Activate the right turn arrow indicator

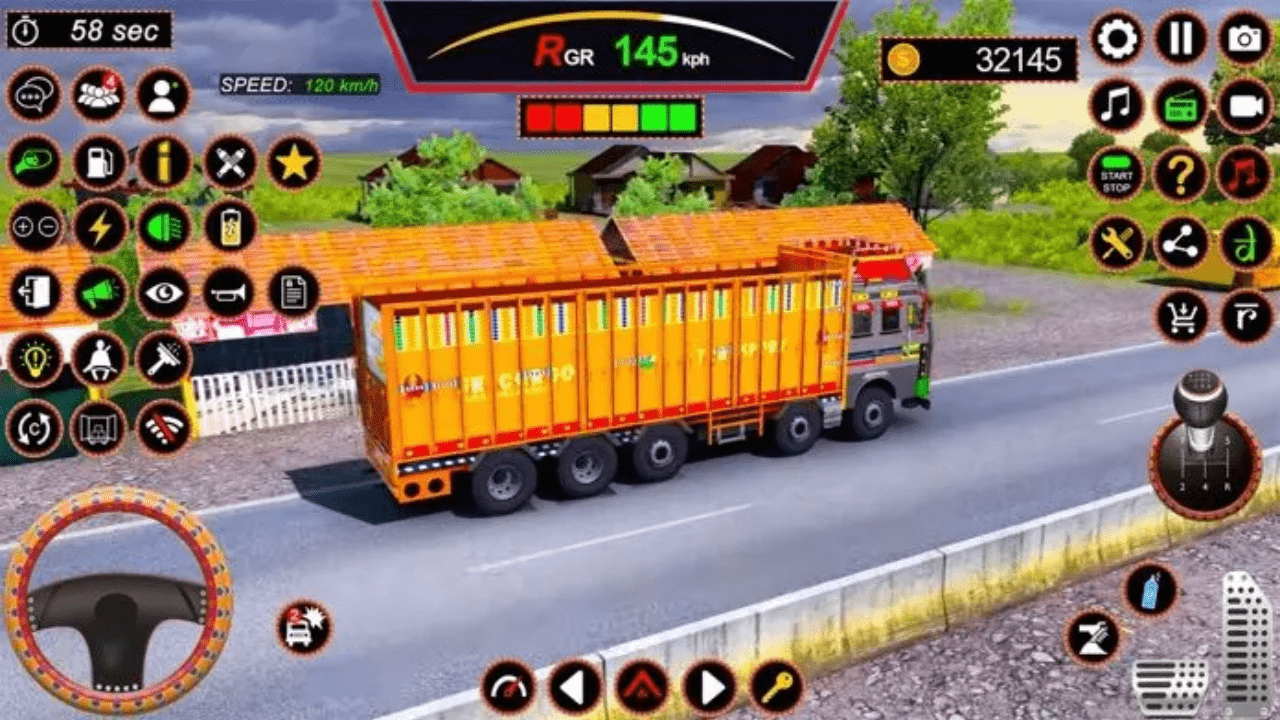point(710,687)
